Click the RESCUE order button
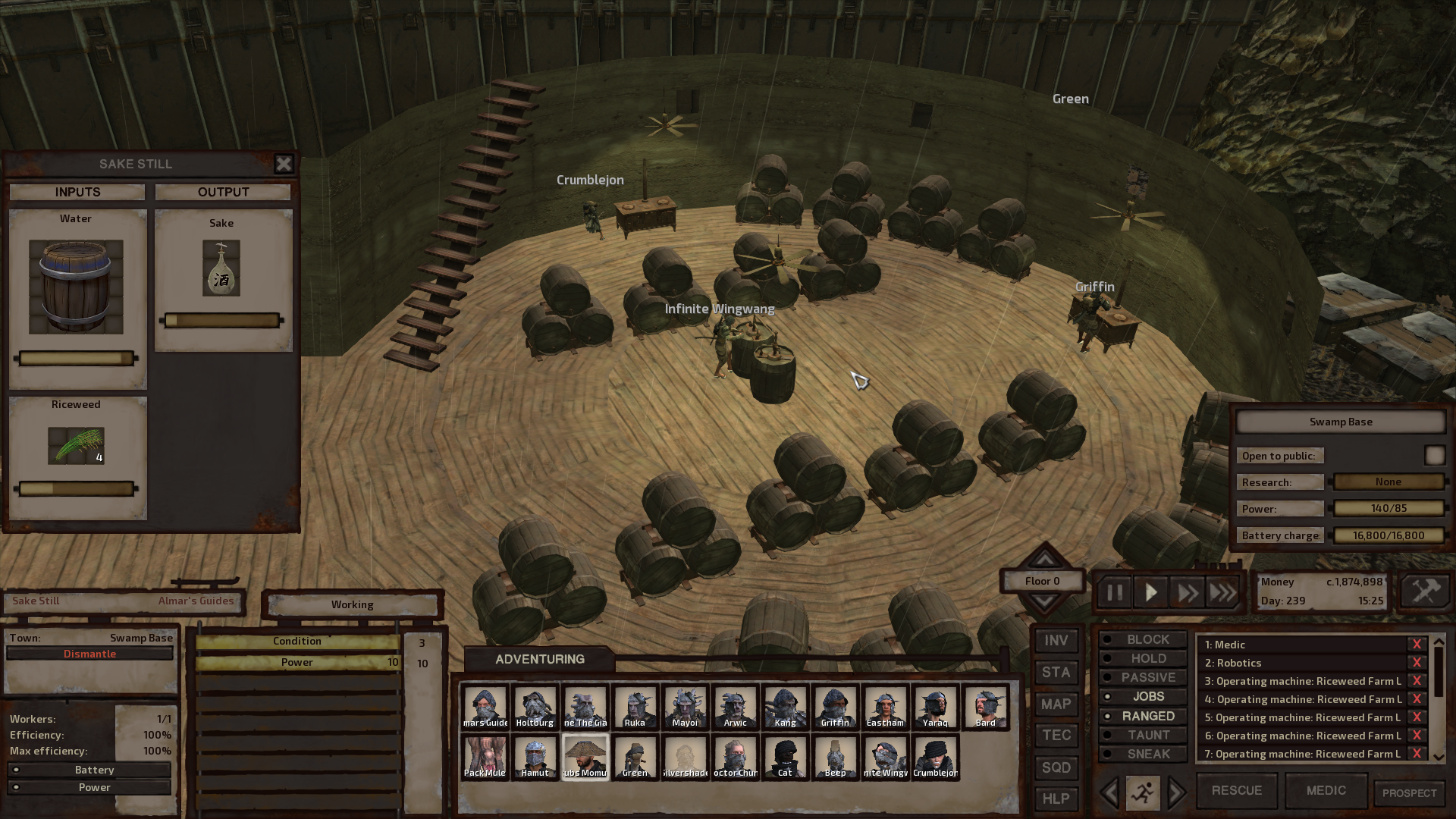 point(1236,790)
